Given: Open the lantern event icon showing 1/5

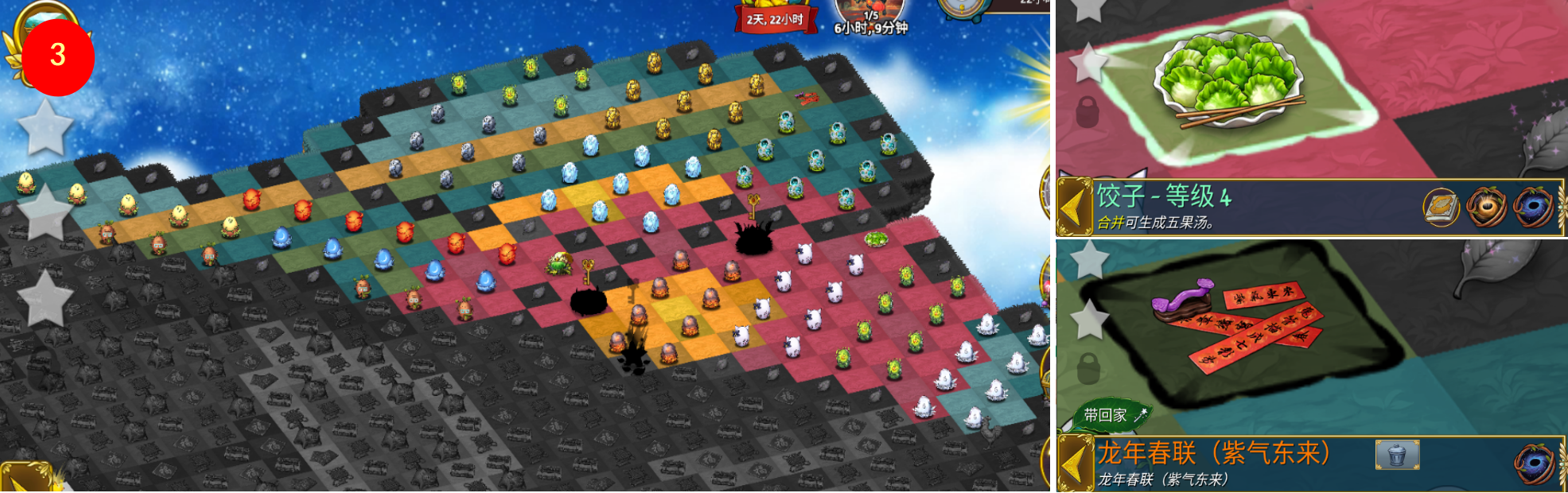Looking at the screenshot, I should click(x=871, y=16).
